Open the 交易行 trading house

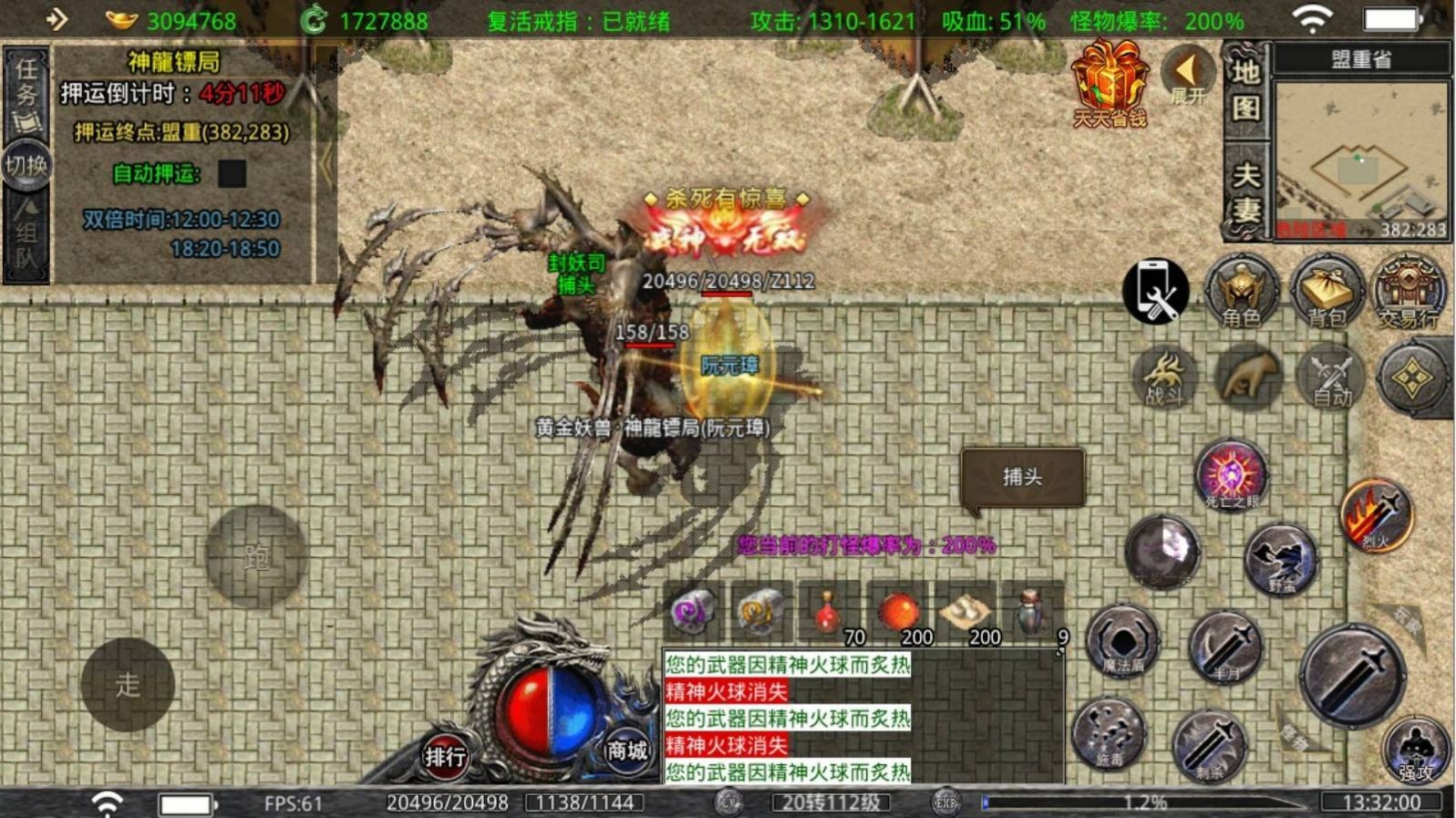1408,292
